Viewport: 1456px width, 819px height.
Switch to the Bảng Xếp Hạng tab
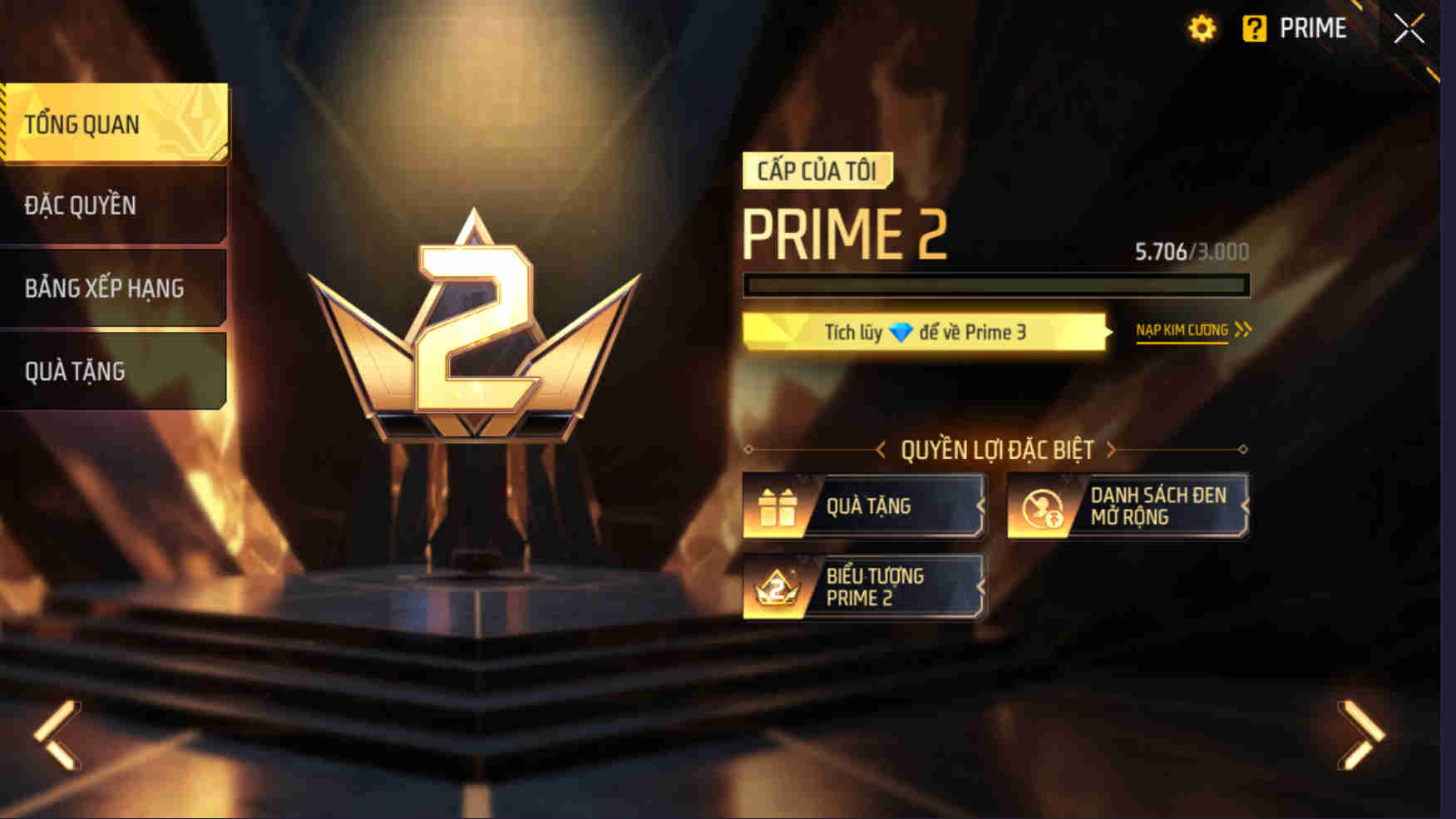[x=114, y=289]
